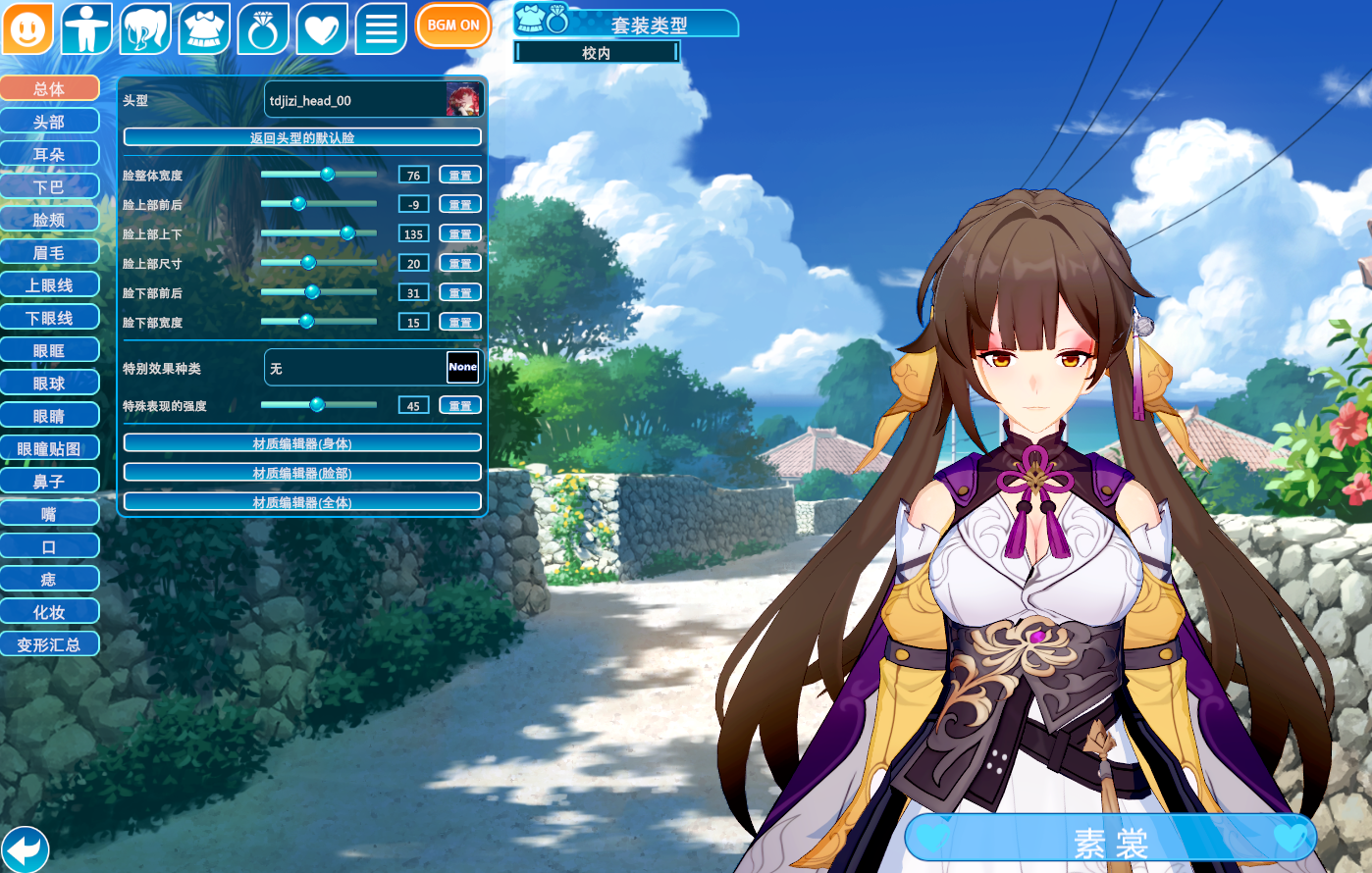Toggle the BGM ON button
The height and width of the screenshot is (873, 1372).
coord(452,26)
